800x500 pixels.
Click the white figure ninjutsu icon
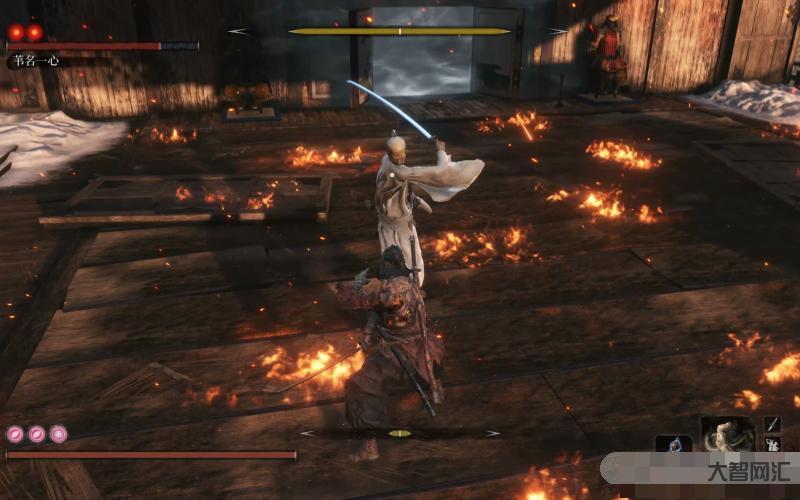click(772, 444)
